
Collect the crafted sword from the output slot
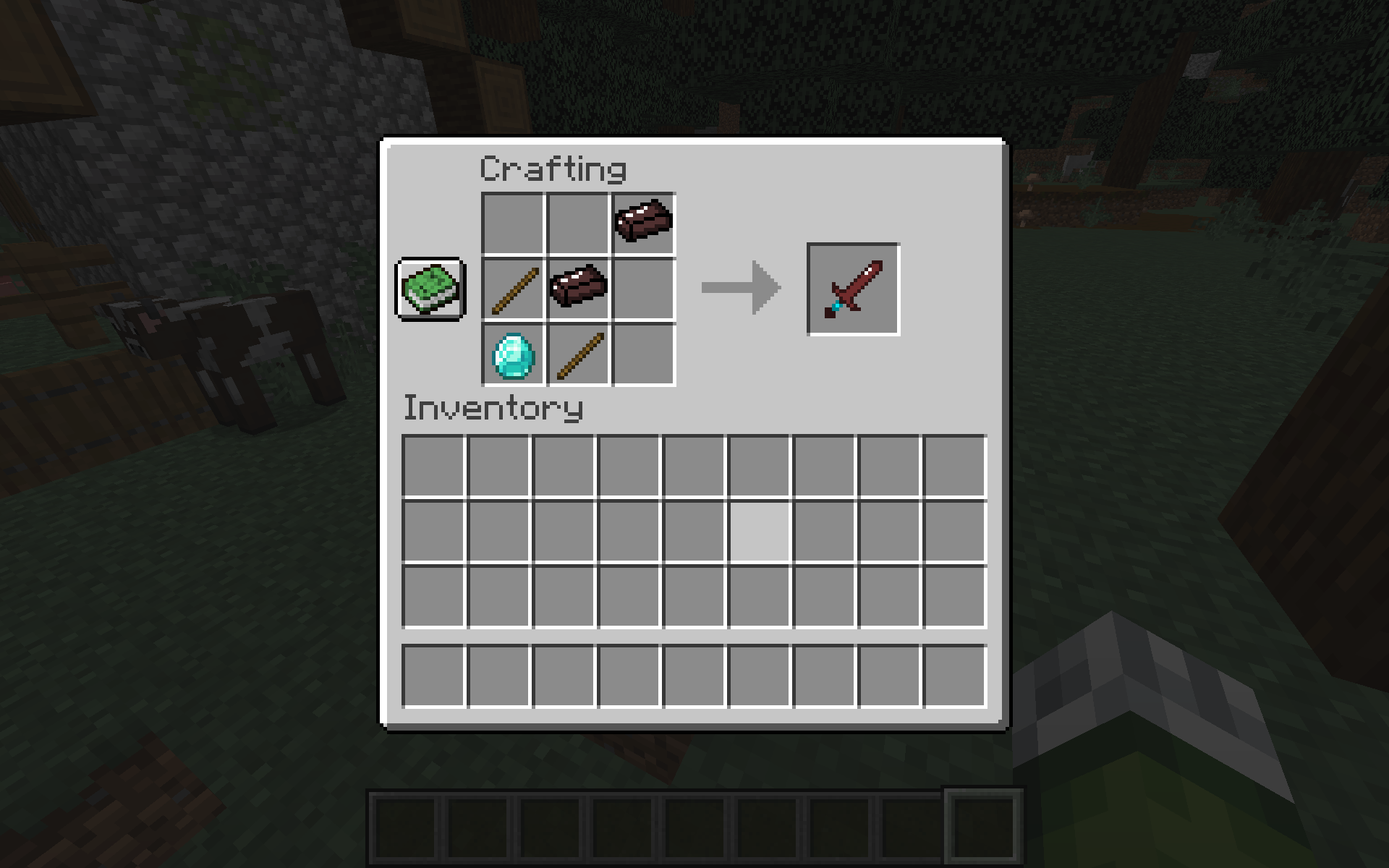(x=852, y=288)
